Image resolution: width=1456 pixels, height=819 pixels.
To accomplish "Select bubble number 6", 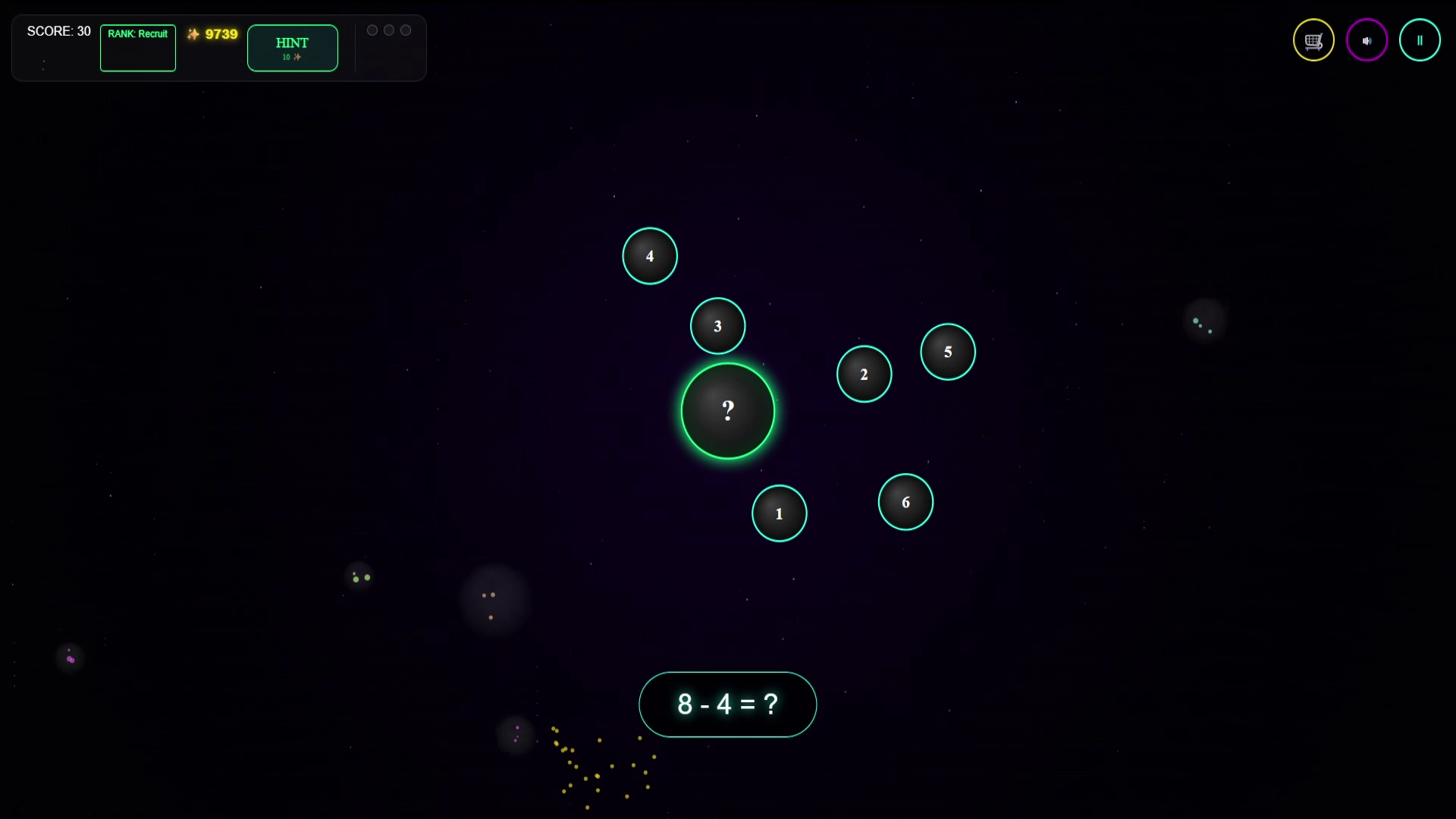I will [x=905, y=502].
